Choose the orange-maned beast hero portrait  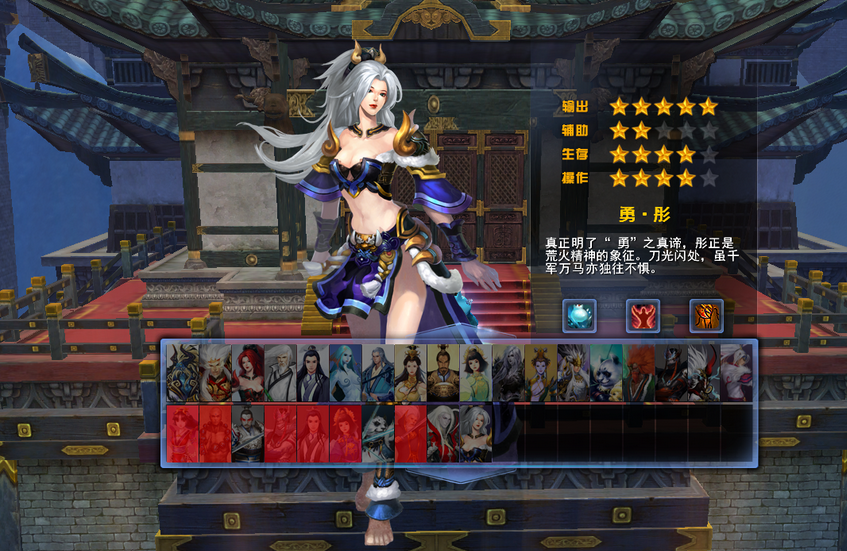638,373
